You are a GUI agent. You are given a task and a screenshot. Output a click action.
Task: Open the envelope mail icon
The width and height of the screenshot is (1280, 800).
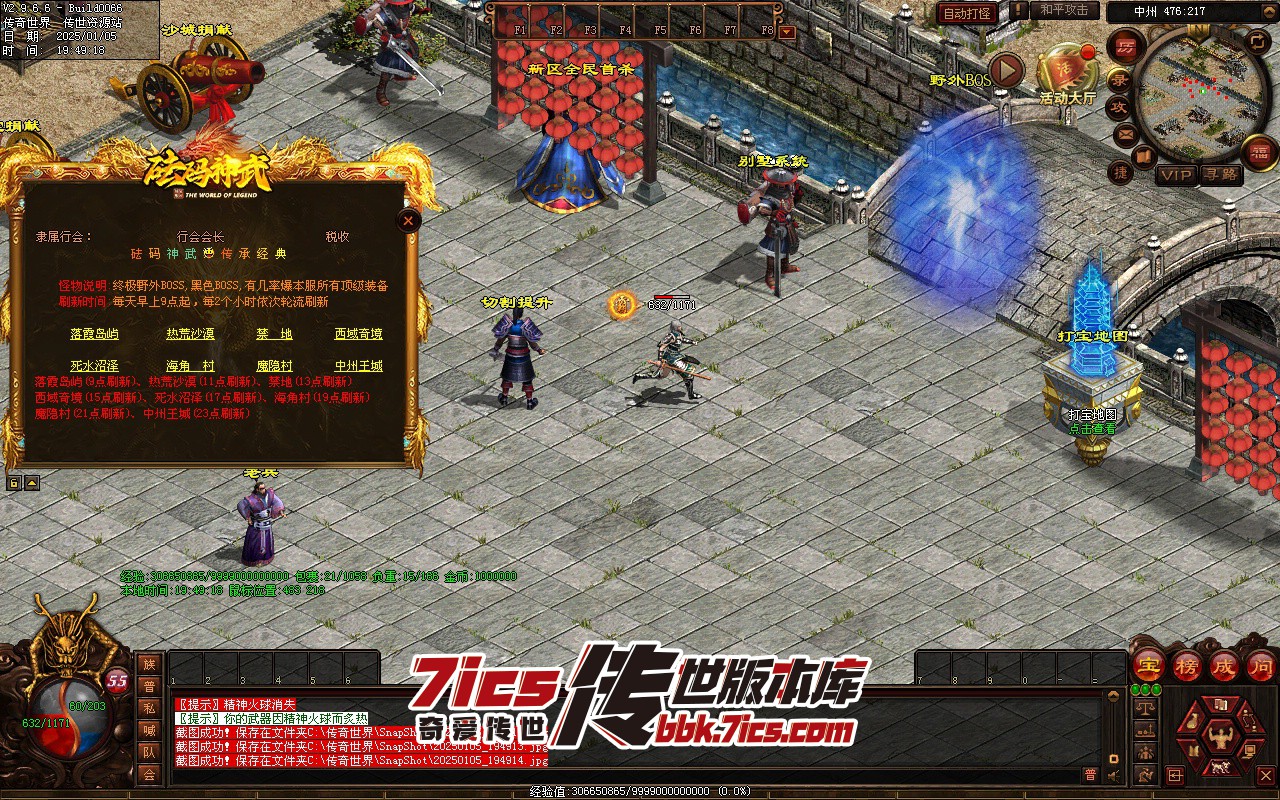pos(1127,134)
